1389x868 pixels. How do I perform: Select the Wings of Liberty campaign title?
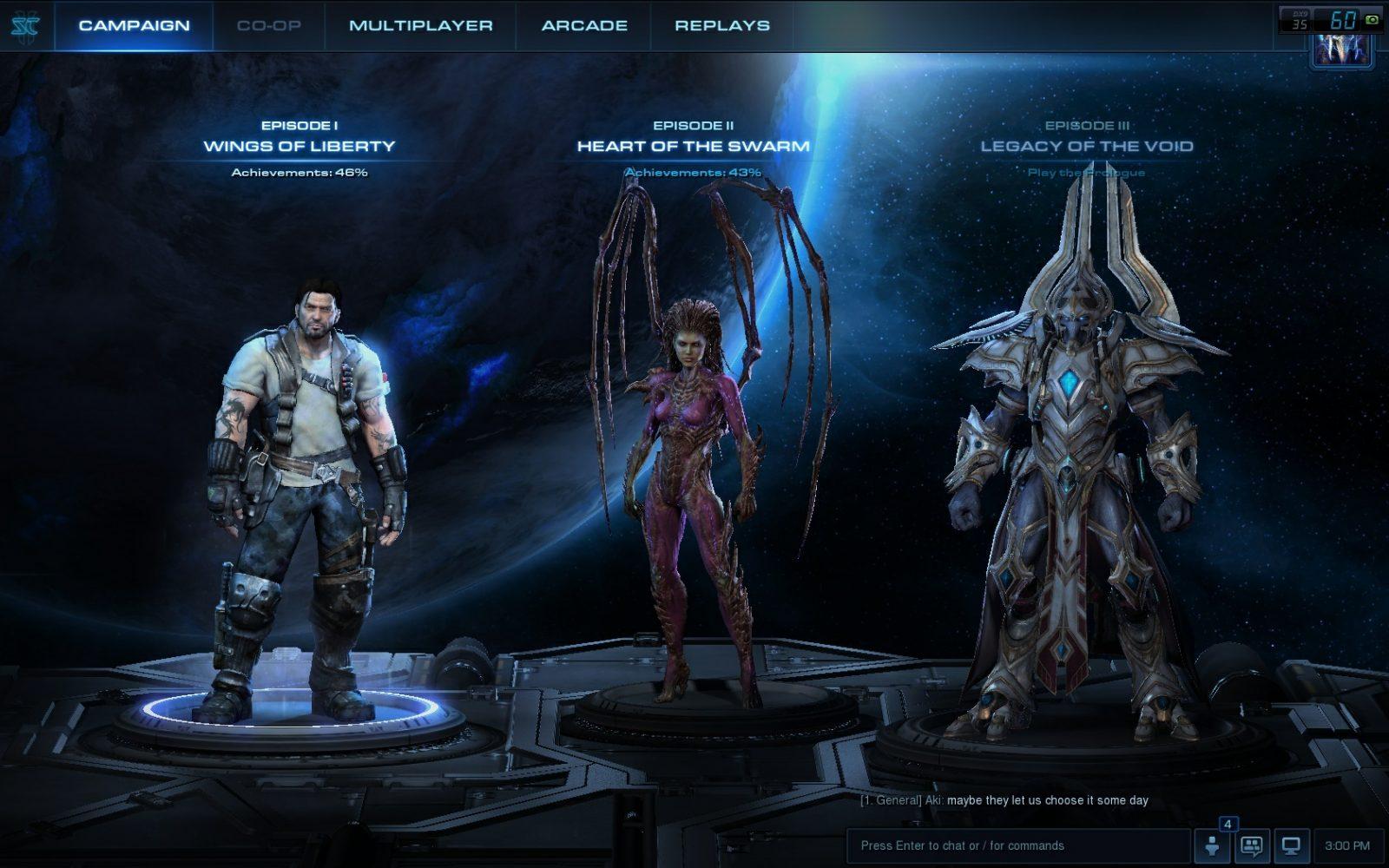click(299, 146)
